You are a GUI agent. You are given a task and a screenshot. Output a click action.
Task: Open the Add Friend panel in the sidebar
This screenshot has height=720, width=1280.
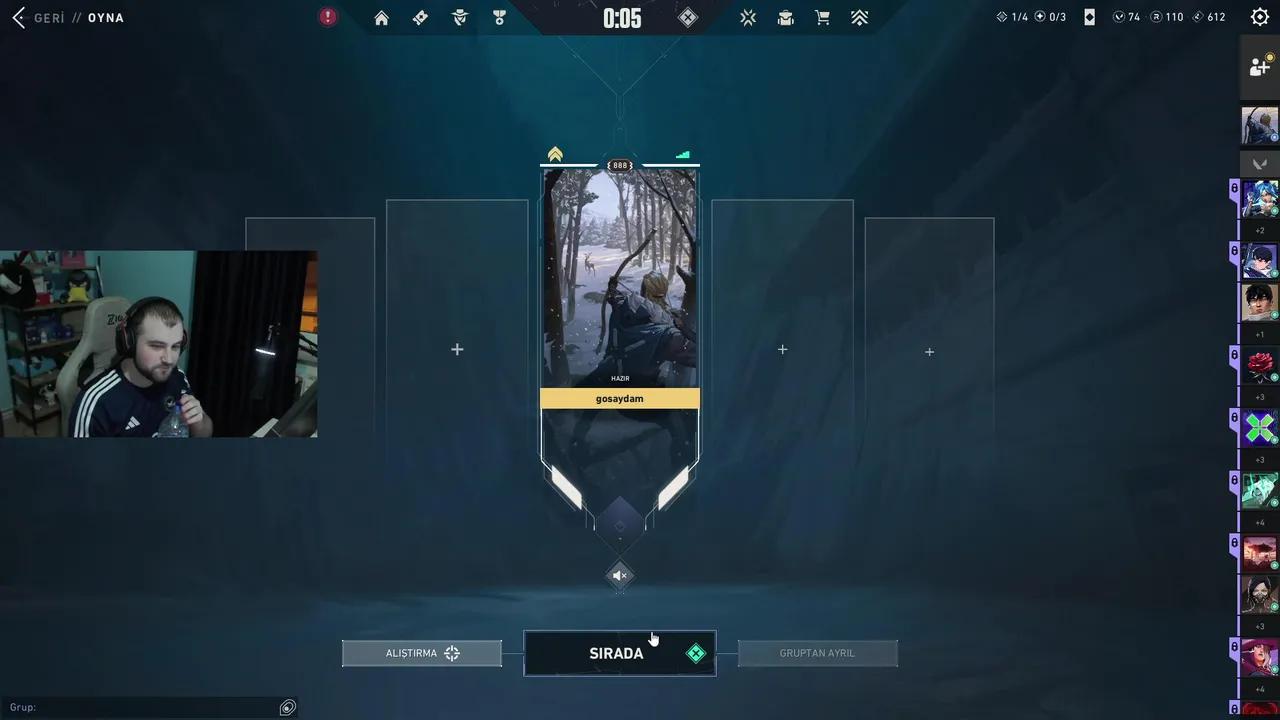[x=1259, y=66]
